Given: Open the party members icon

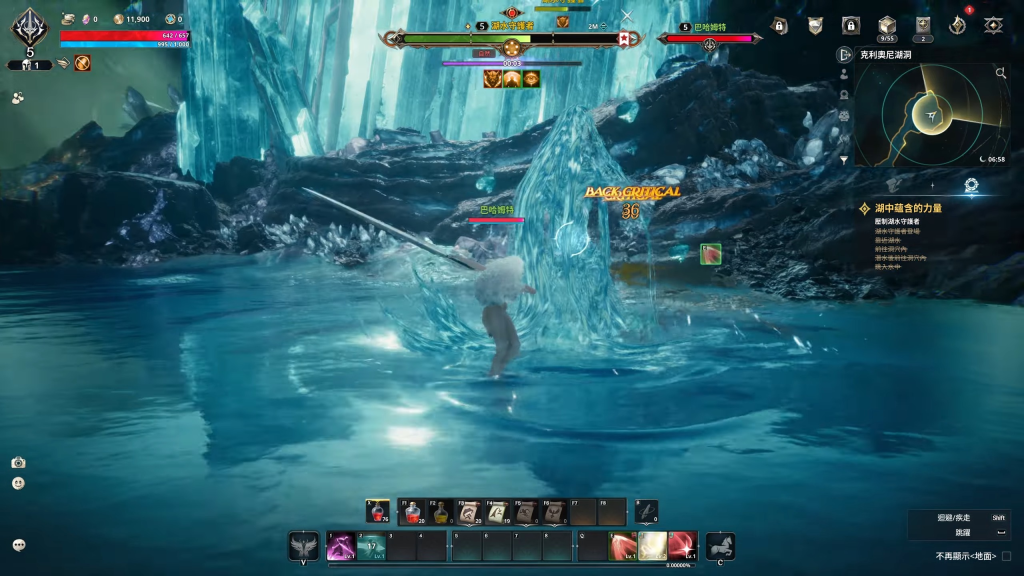Looking at the screenshot, I should pyautogui.click(x=18, y=98).
